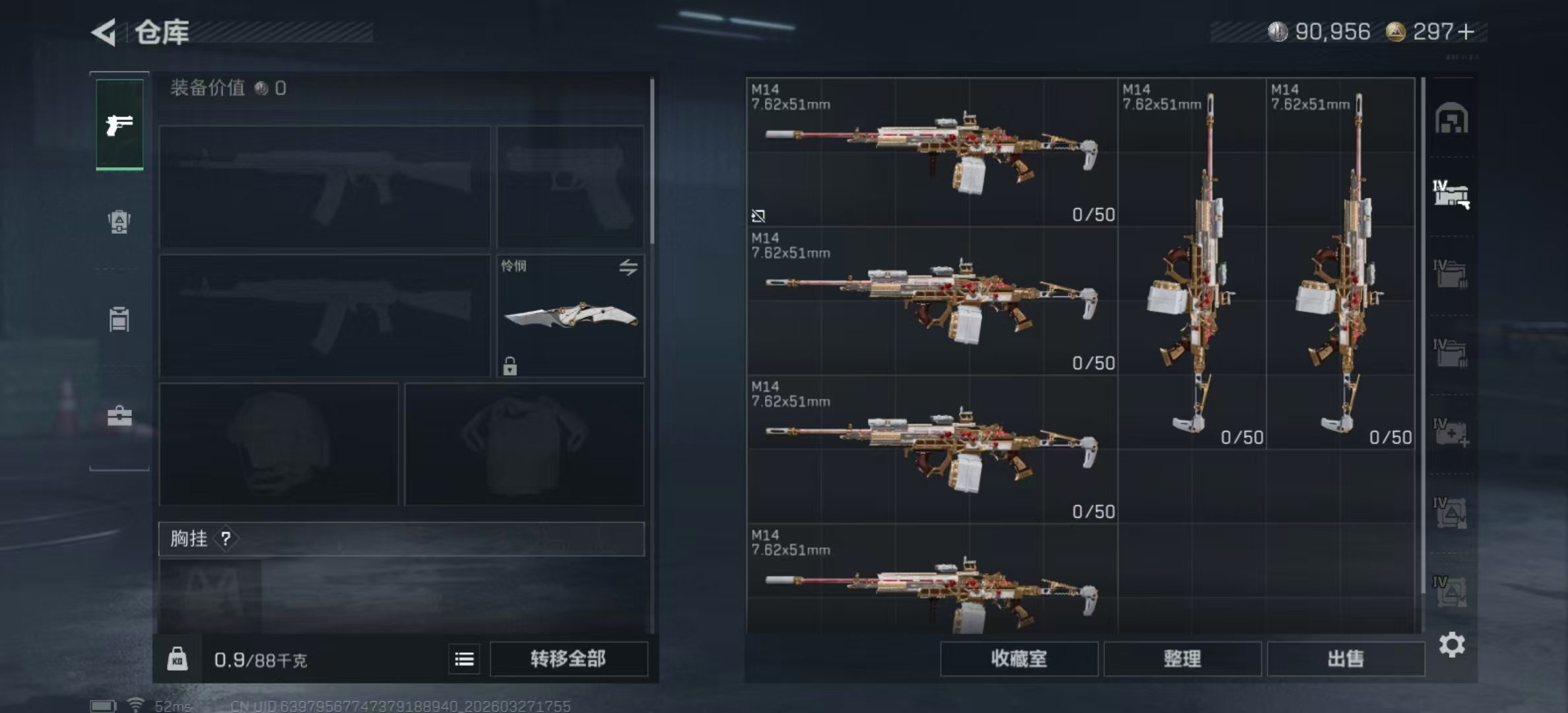This screenshot has width=1568, height=713.
Task: Click the swap arrows on knife slot
Action: tap(628, 267)
